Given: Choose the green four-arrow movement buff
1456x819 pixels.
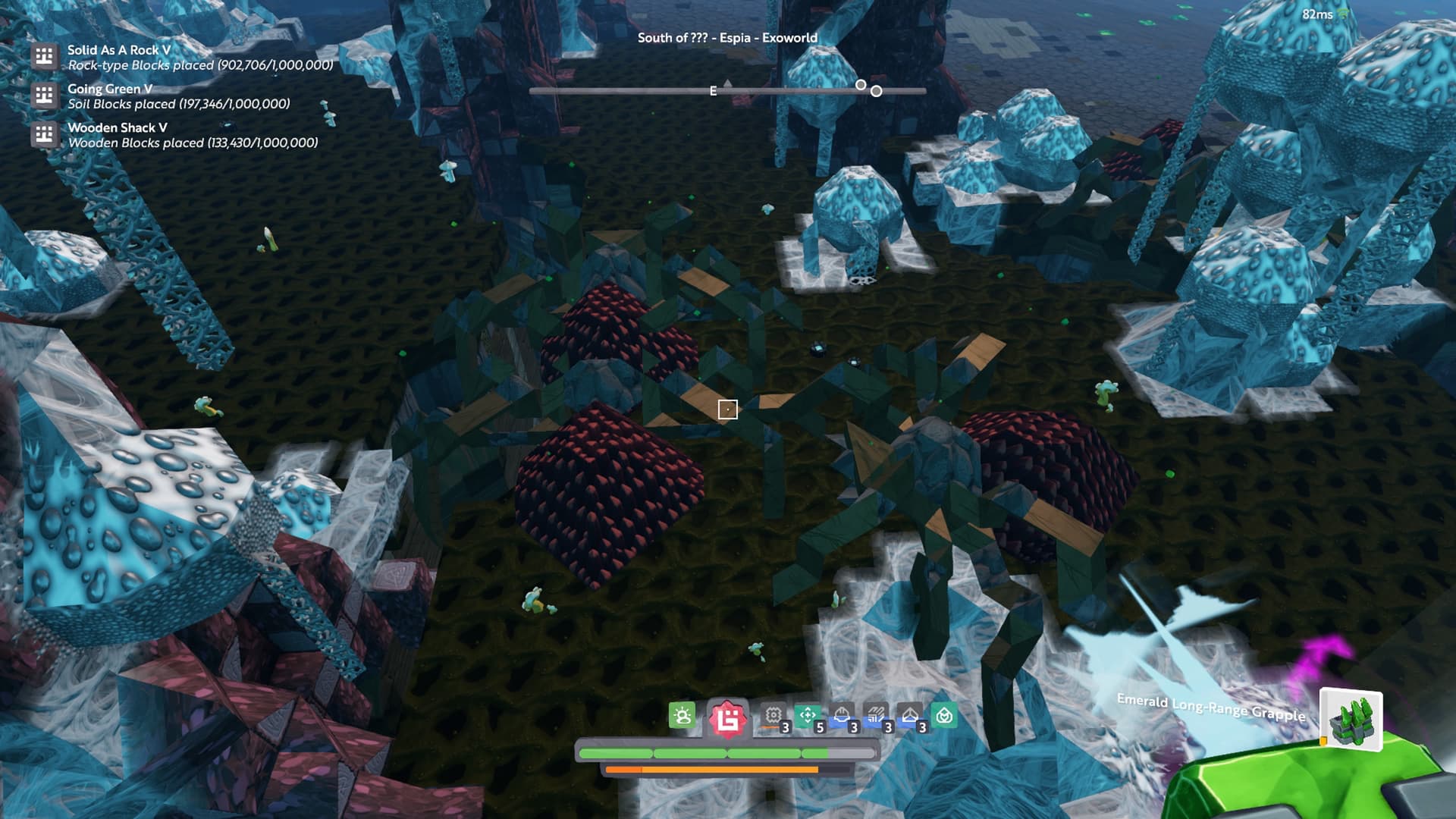Looking at the screenshot, I should (808, 716).
